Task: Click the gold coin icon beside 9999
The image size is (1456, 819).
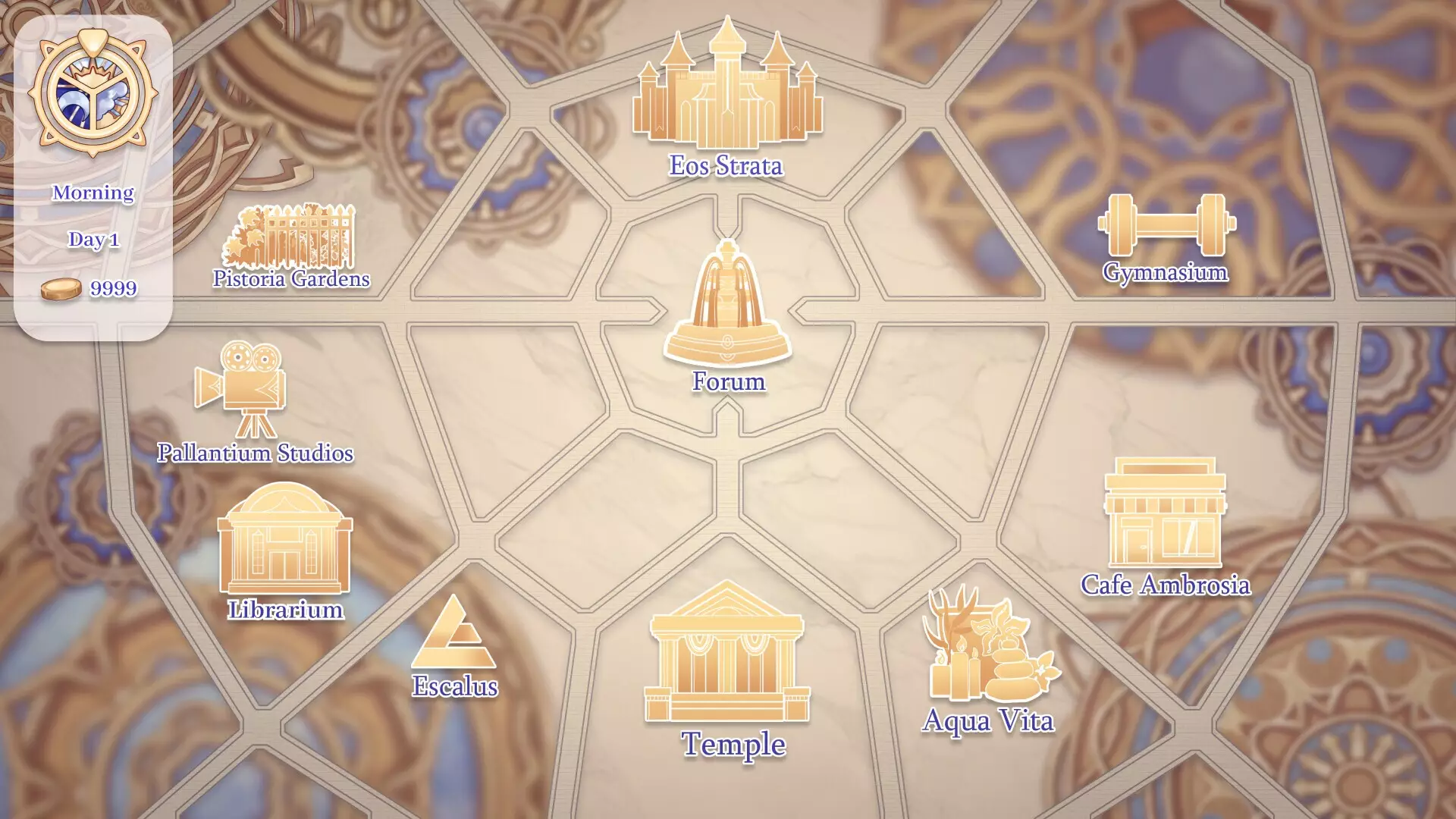Action: (x=61, y=288)
